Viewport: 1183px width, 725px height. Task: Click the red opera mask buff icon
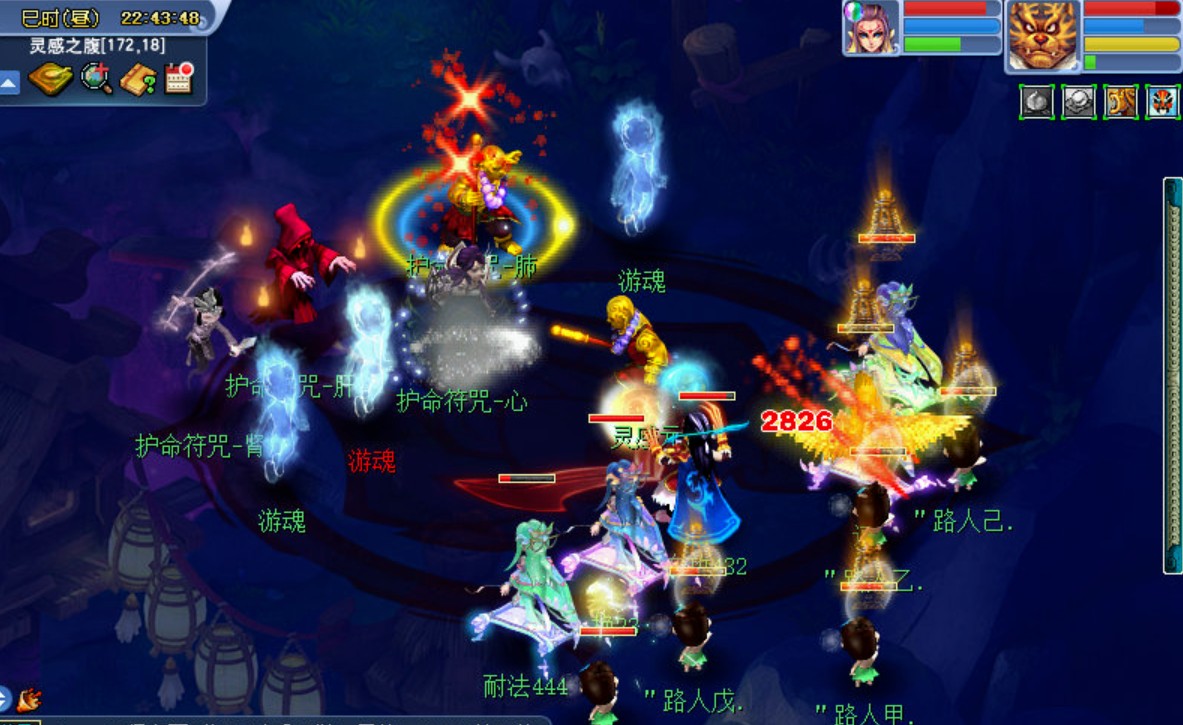[1162, 102]
